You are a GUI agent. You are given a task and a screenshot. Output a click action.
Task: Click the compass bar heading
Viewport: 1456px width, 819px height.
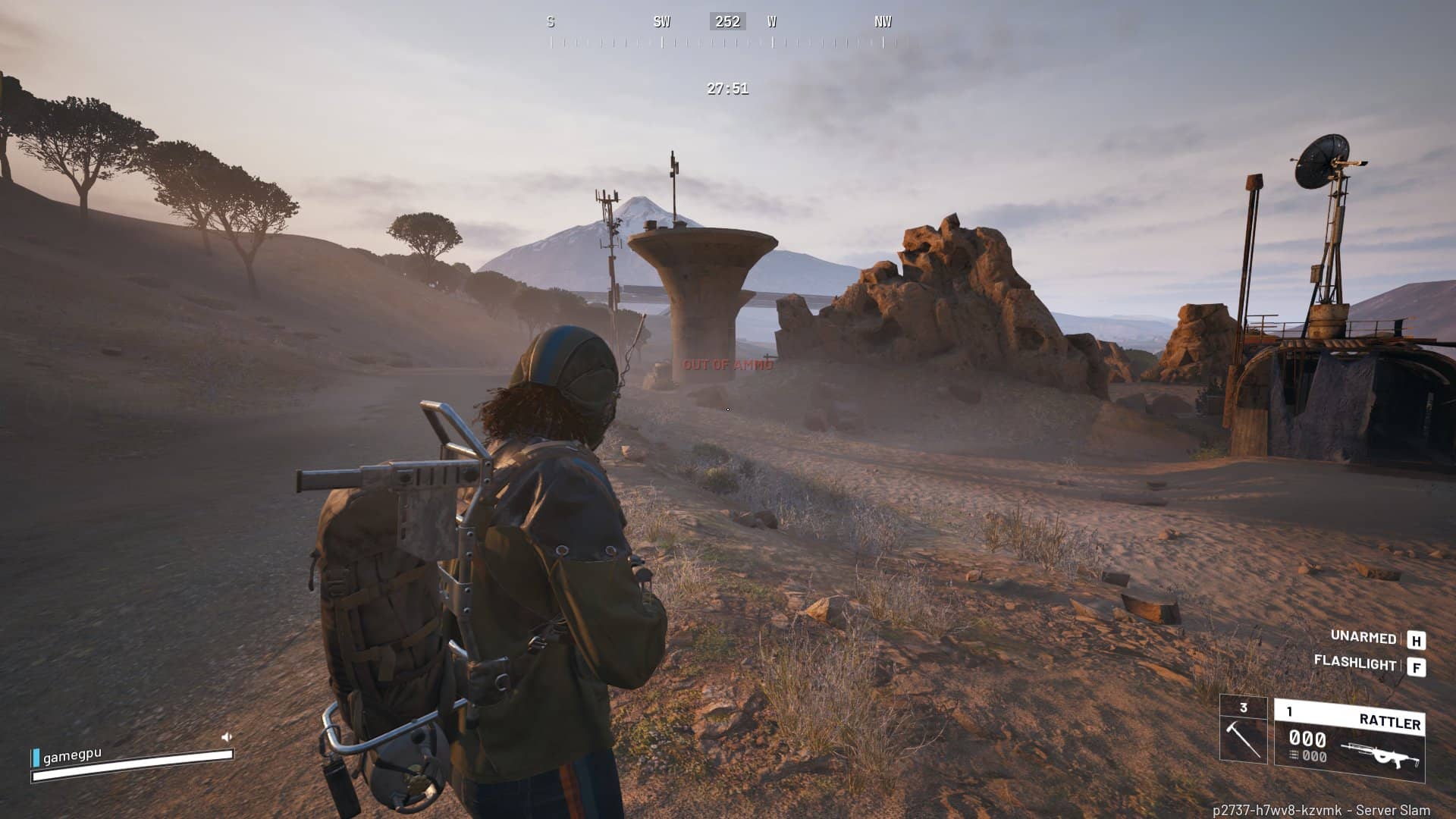[726, 22]
